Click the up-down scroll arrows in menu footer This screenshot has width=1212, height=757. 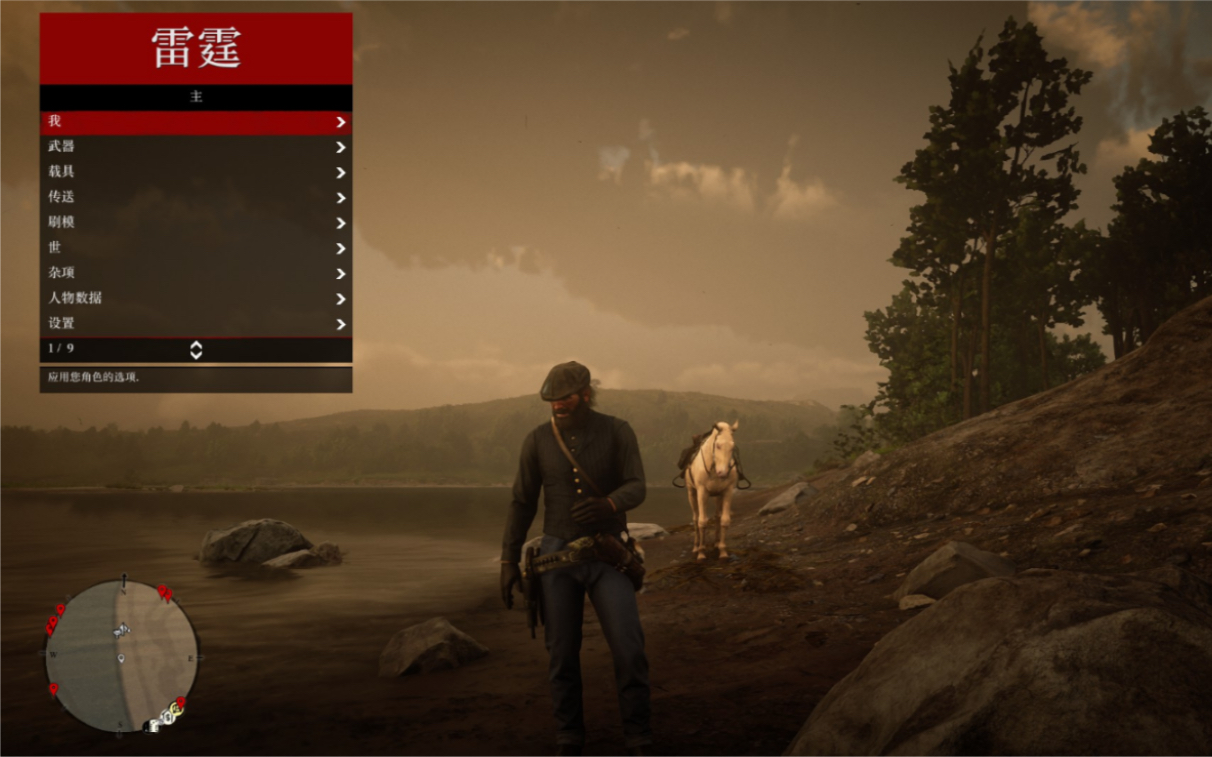[x=196, y=349]
